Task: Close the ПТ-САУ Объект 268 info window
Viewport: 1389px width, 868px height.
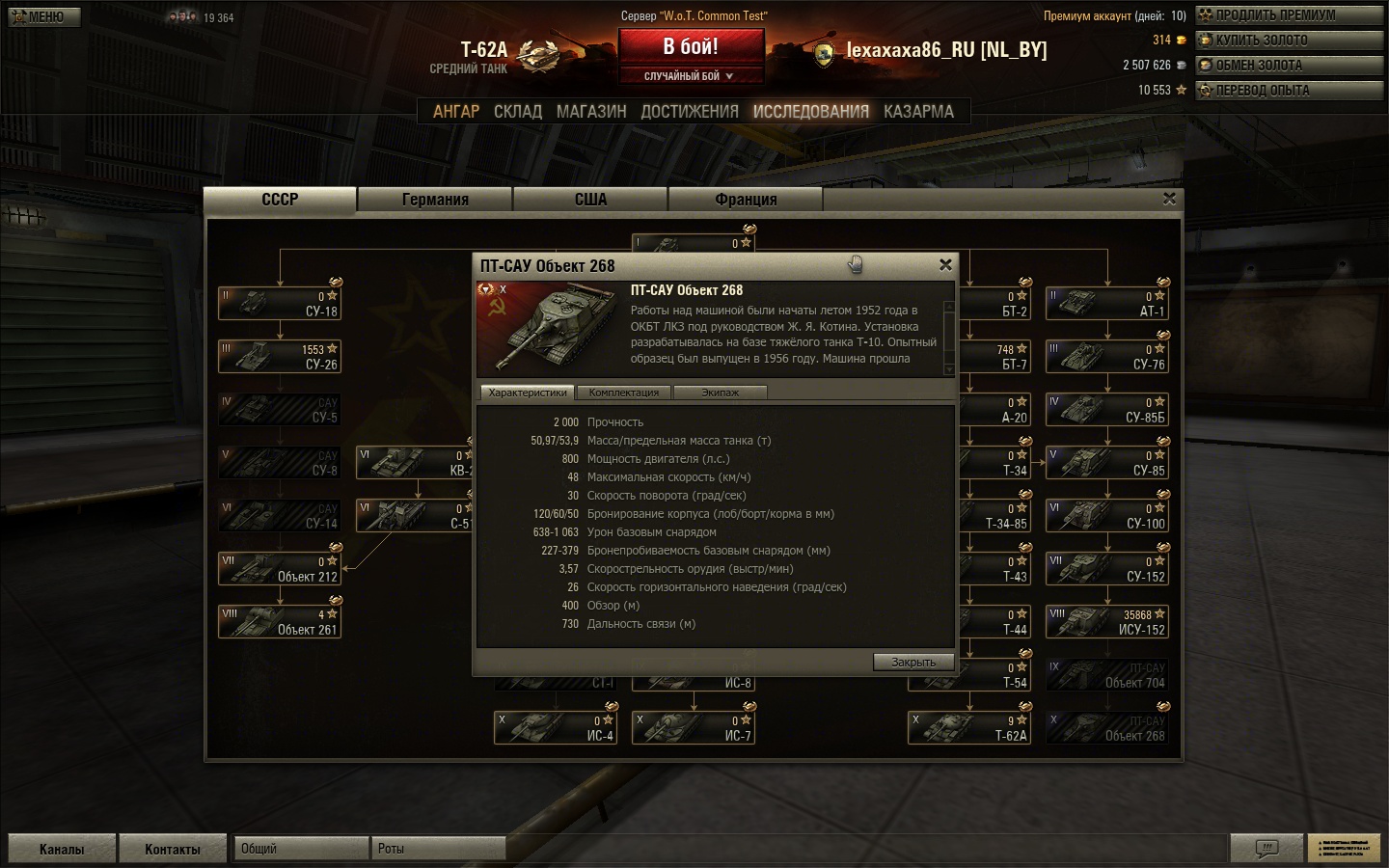Action: tap(945, 264)
